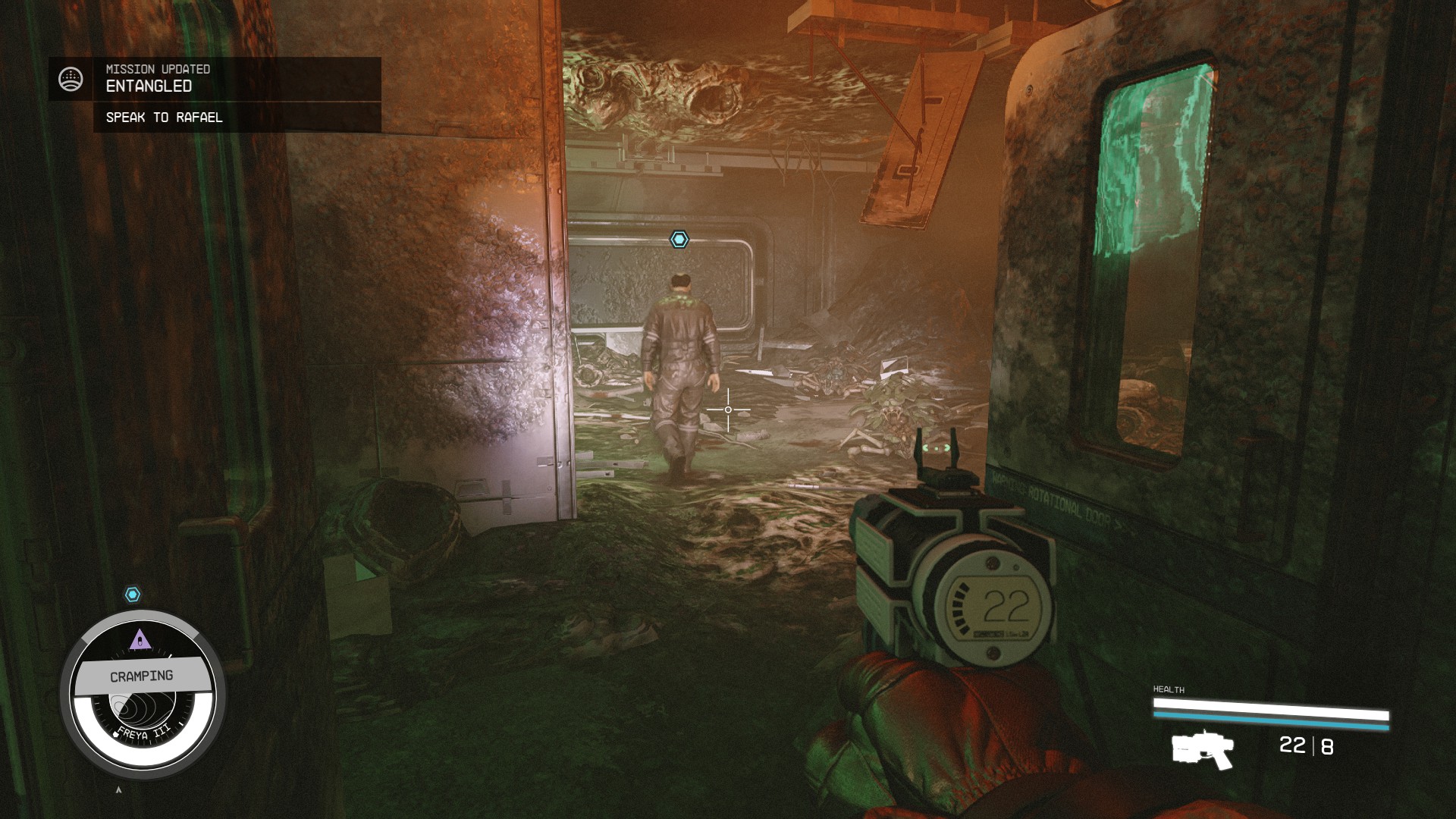Click the SPEAK TO RAFAEL objective text
1456x819 pixels.
(x=163, y=118)
